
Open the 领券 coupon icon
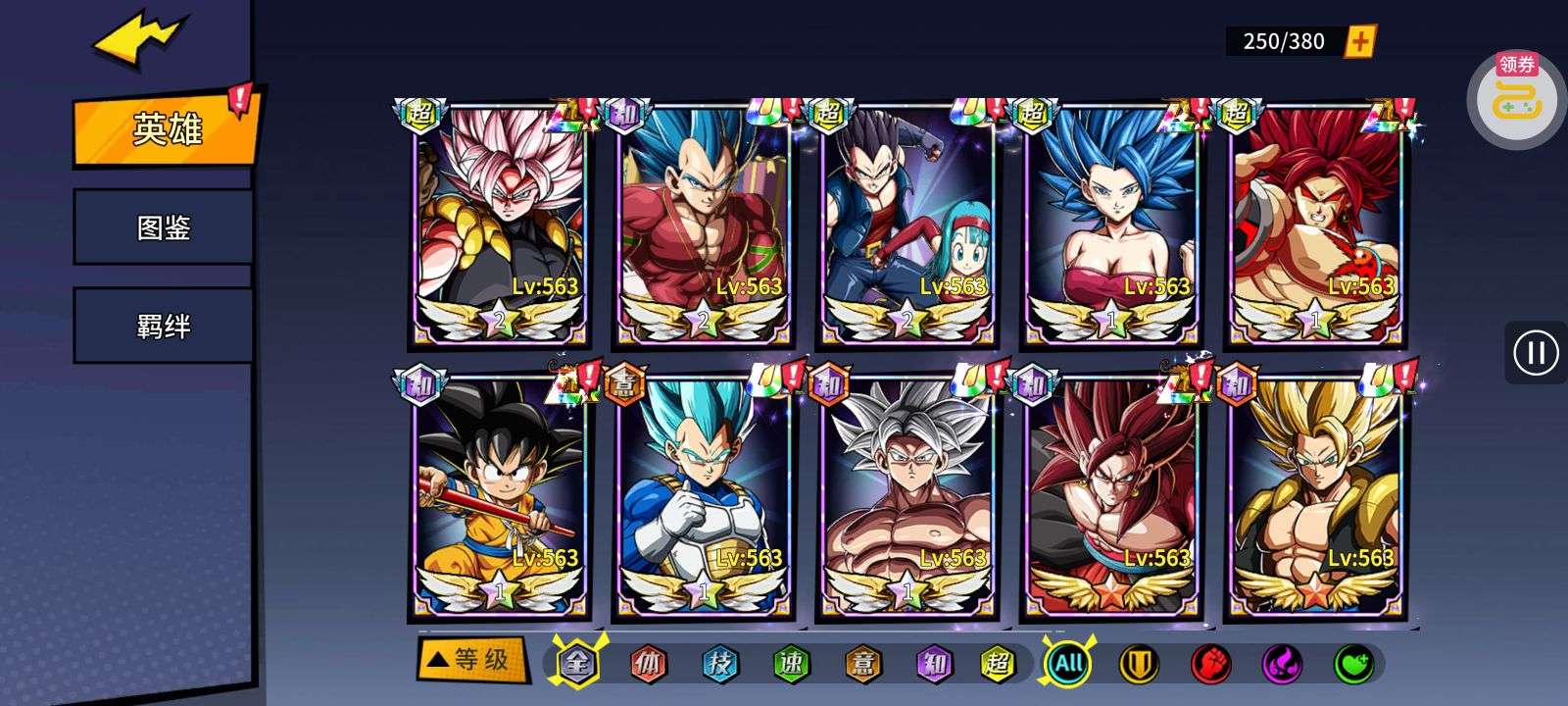tap(1516, 96)
